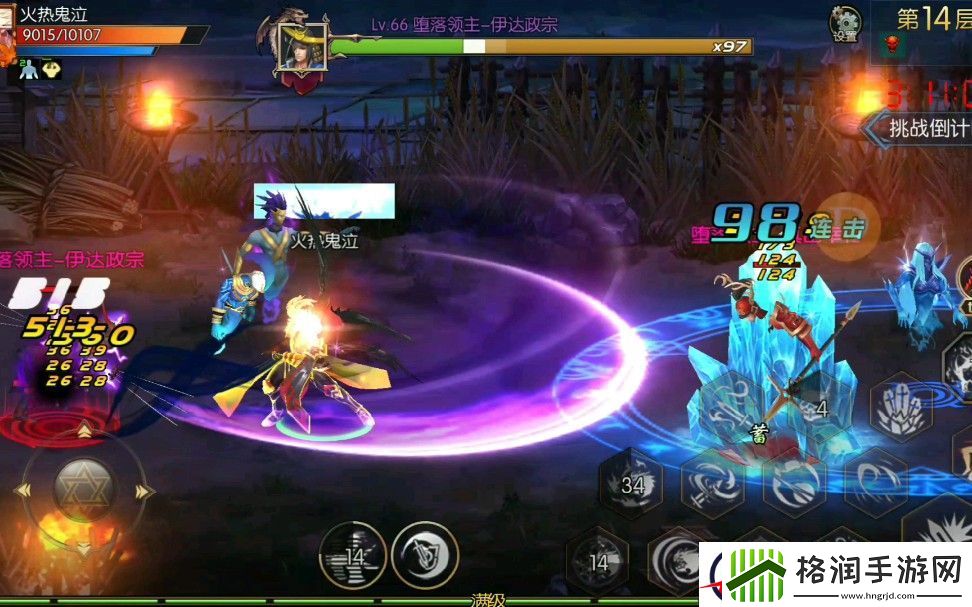Open the 设置 gear settings menu
Screen dimensions: 972x607
(x=845, y=23)
